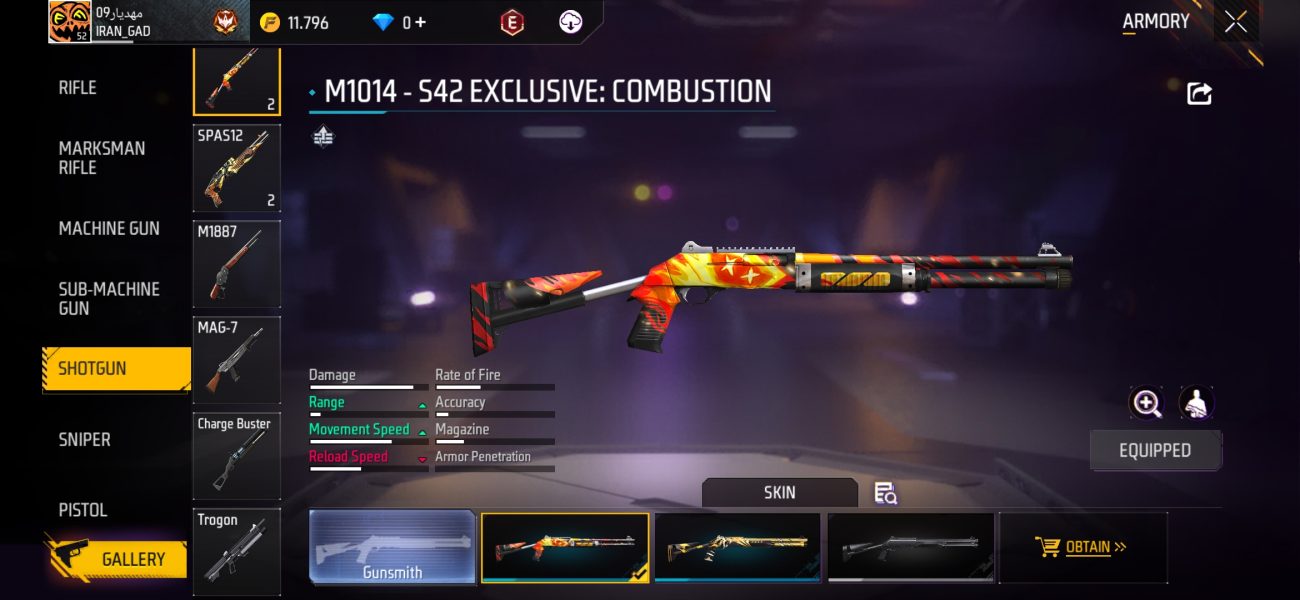Viewport: 1300px width, 600px height.
Task: Close the Armory screen
Action: tap(1236, 22)
